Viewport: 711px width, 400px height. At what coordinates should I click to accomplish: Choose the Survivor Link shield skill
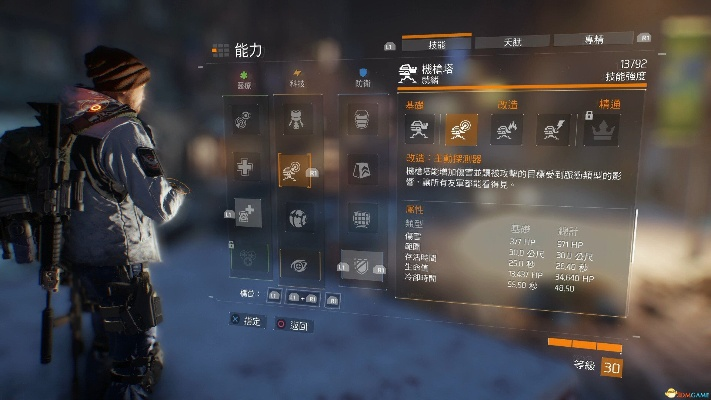click(x=361, y=264)
